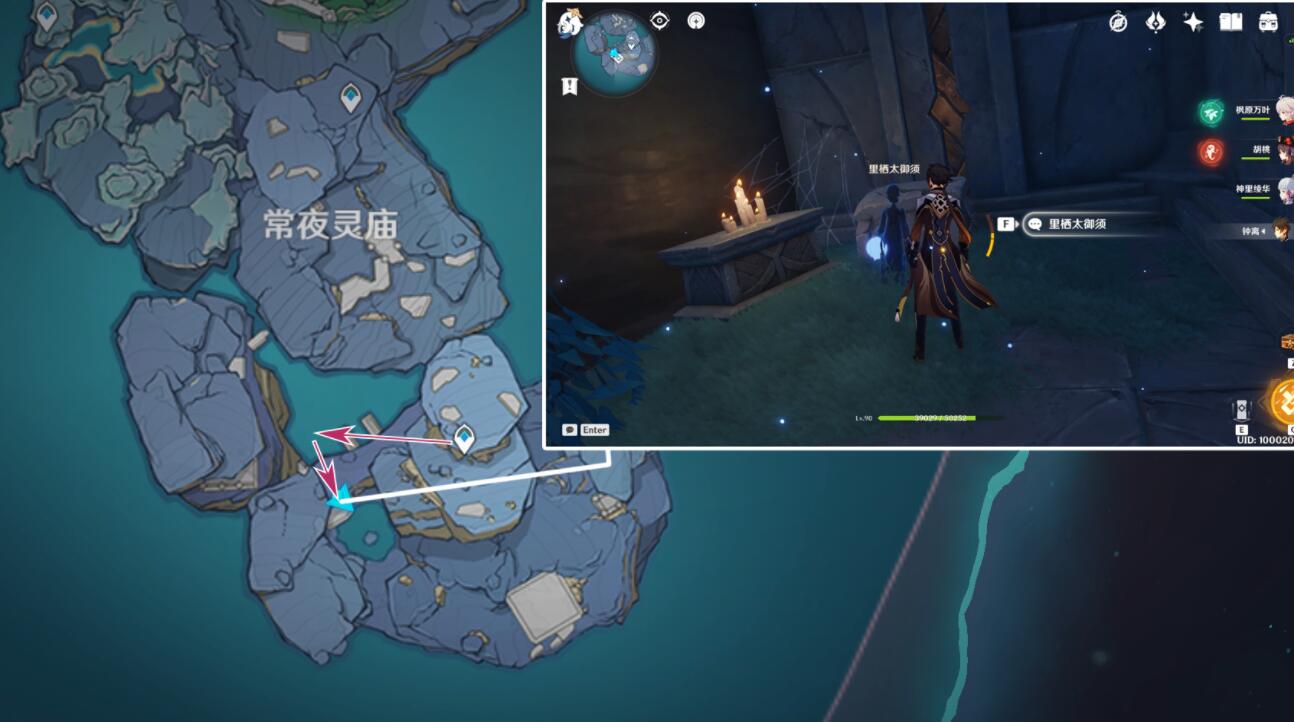Open the Paimon menu icon
Viewport: 1294px width, 722px height.
click(x=570, y=21)
